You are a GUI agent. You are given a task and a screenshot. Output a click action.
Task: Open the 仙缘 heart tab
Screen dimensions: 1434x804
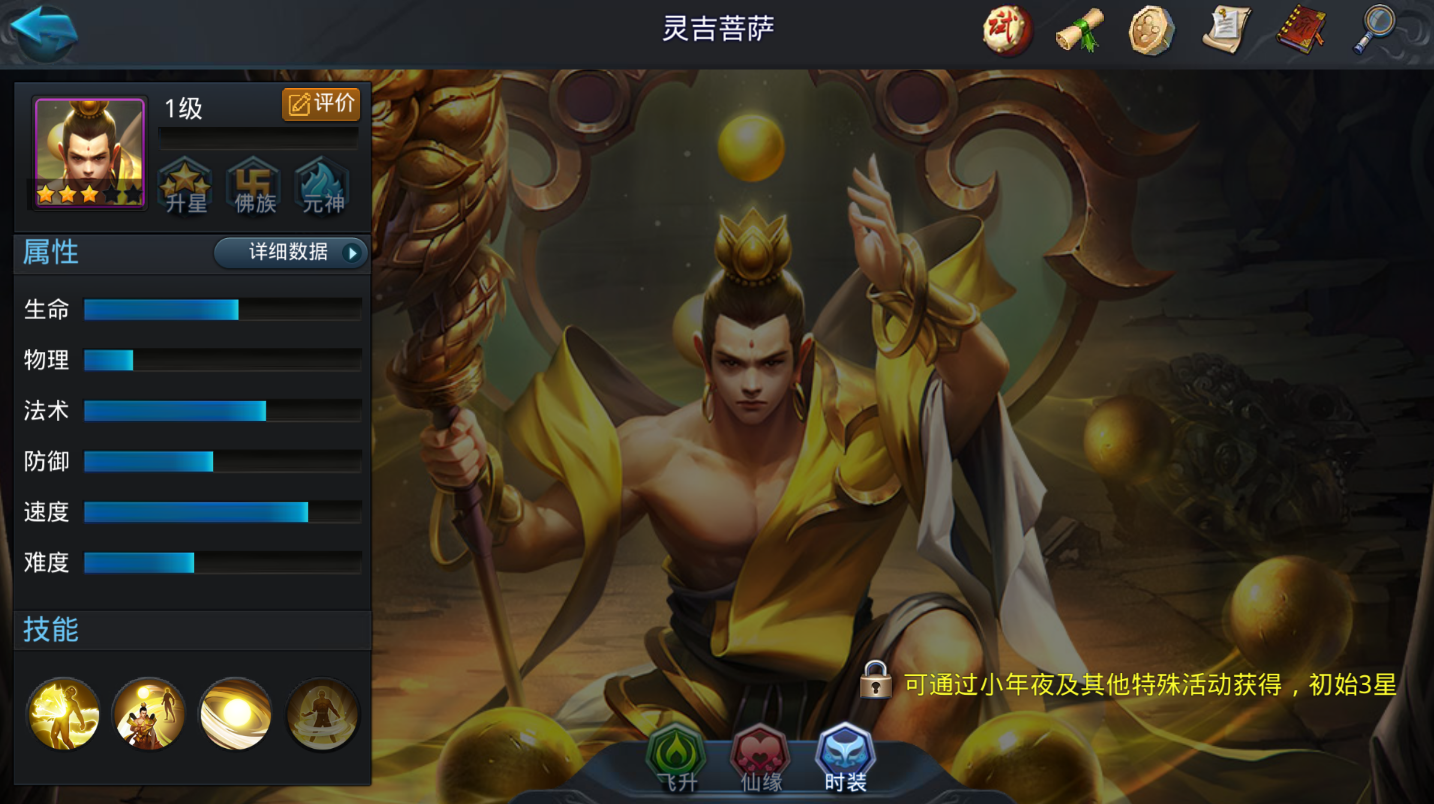click(x=760, y=759)
